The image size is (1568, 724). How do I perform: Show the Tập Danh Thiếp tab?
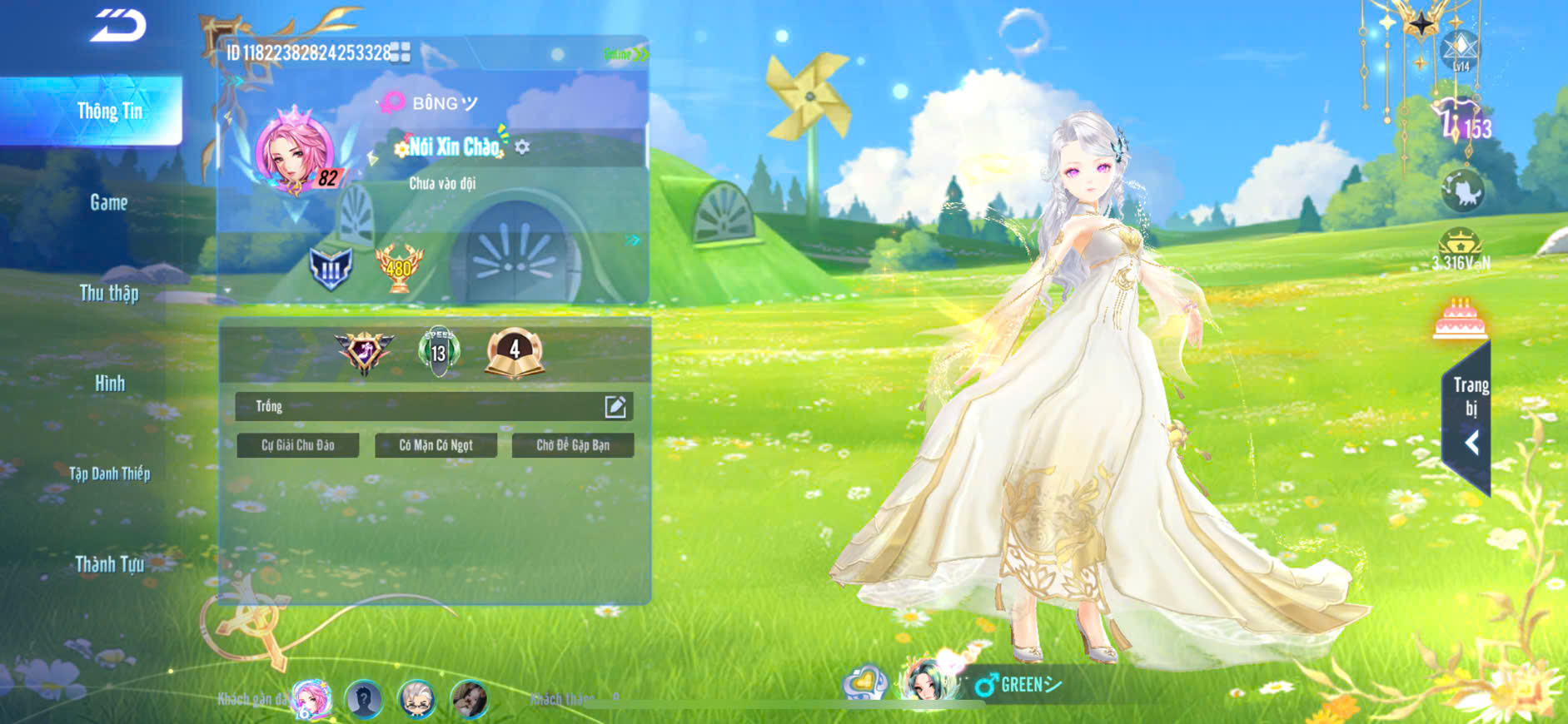(109, 474)
